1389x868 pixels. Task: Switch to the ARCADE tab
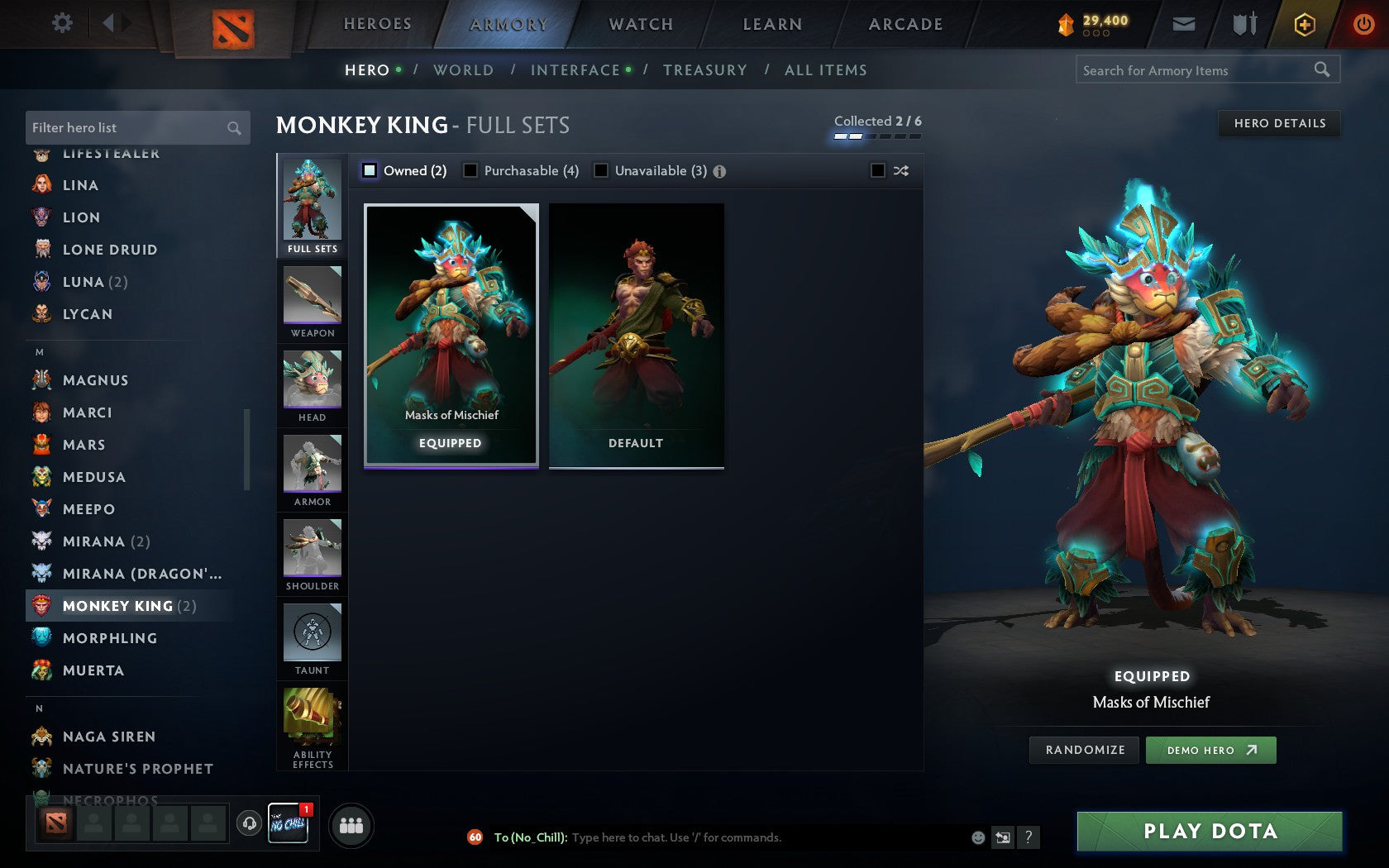(904, 24)
